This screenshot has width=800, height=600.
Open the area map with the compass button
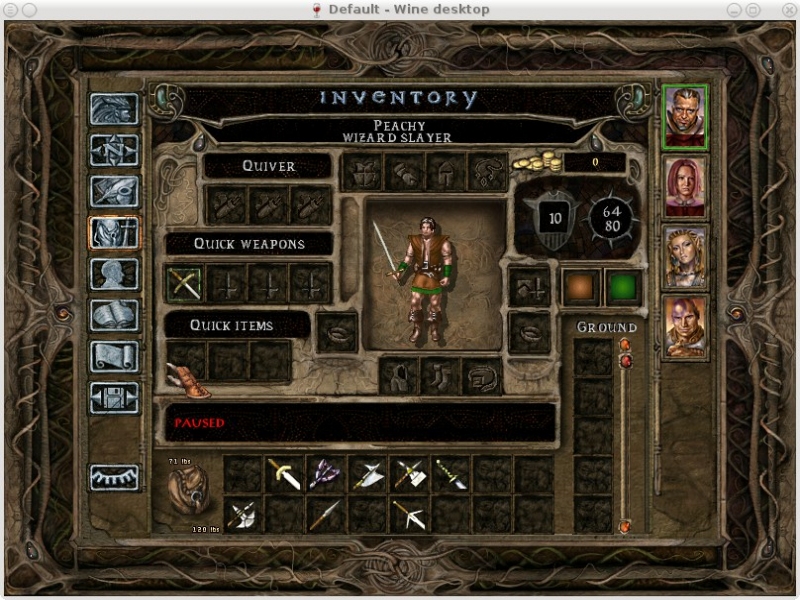113,150
